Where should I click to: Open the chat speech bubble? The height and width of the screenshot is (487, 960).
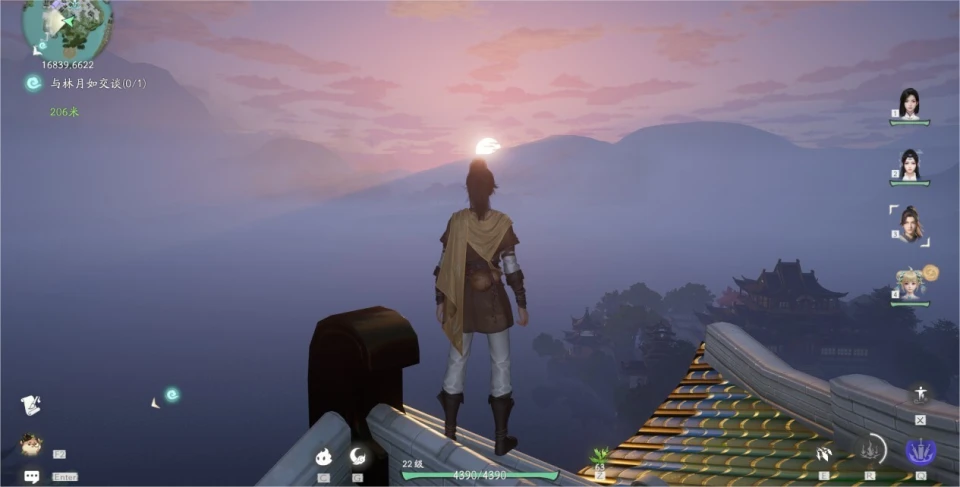coord(32,476)
